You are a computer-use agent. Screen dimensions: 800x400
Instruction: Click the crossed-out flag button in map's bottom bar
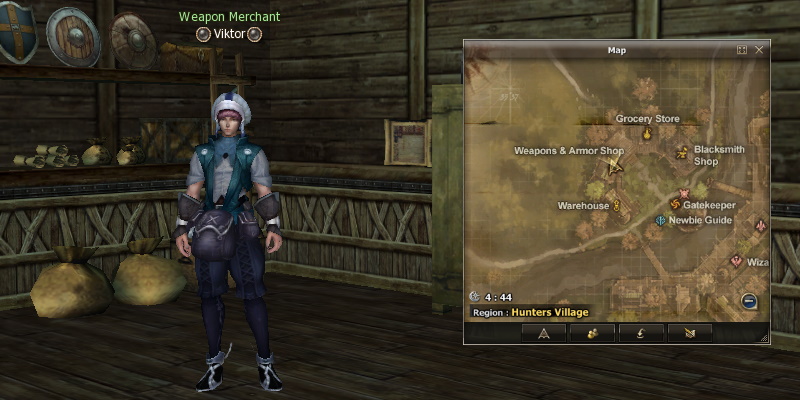pyautogui.click(x=688, y=333)
